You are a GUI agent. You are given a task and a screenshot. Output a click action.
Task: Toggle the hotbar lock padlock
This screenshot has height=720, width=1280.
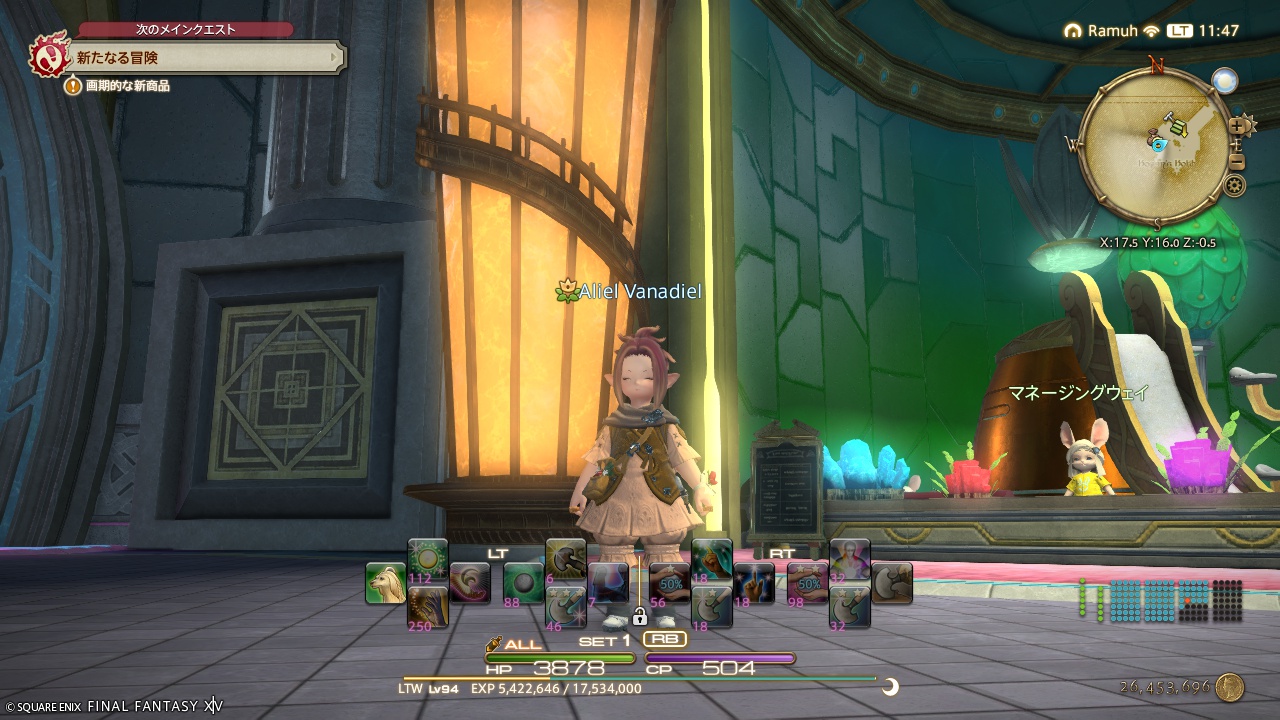point(641,617)
